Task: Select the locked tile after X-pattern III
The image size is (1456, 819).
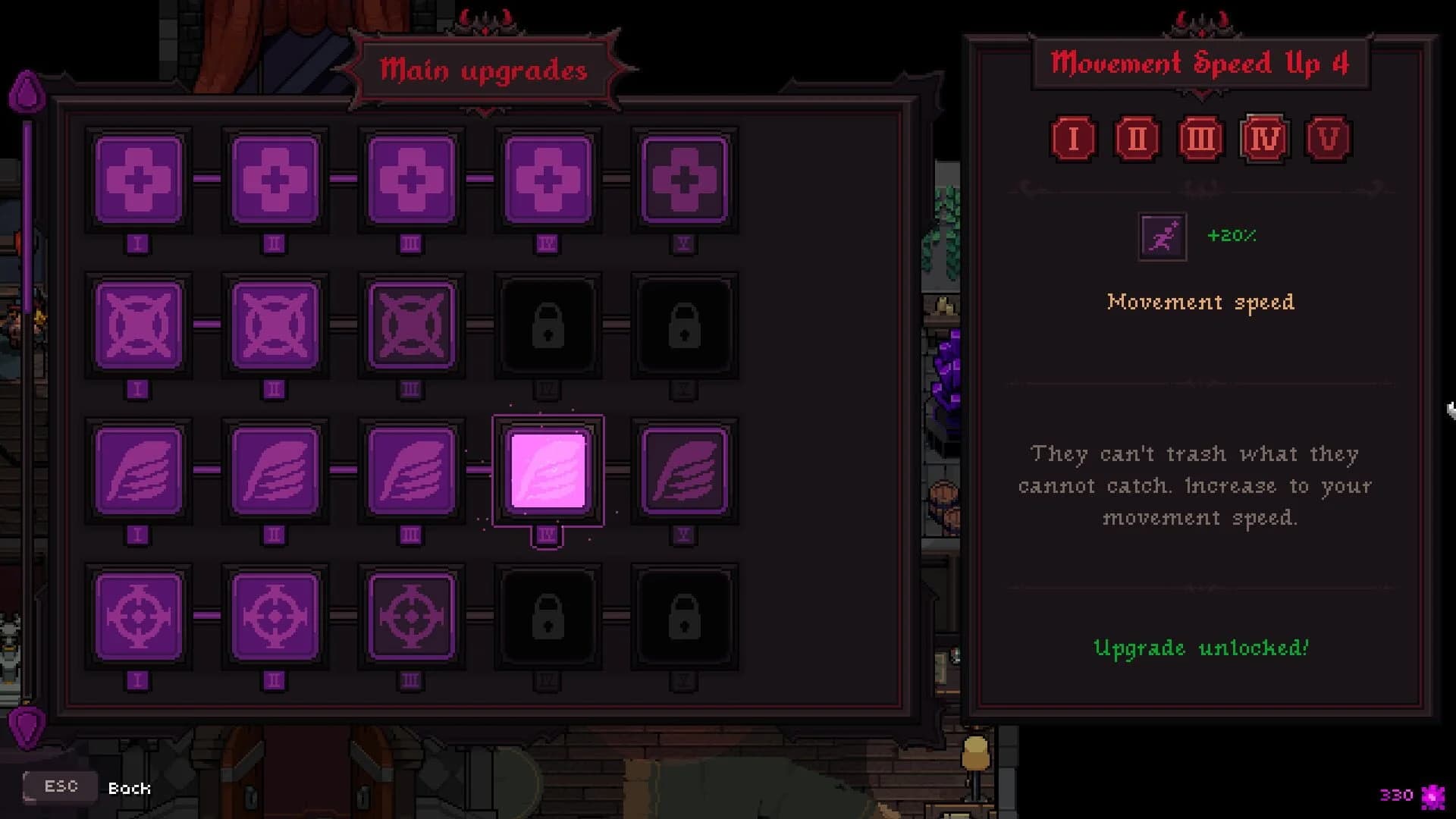Action: coord(548,325)
